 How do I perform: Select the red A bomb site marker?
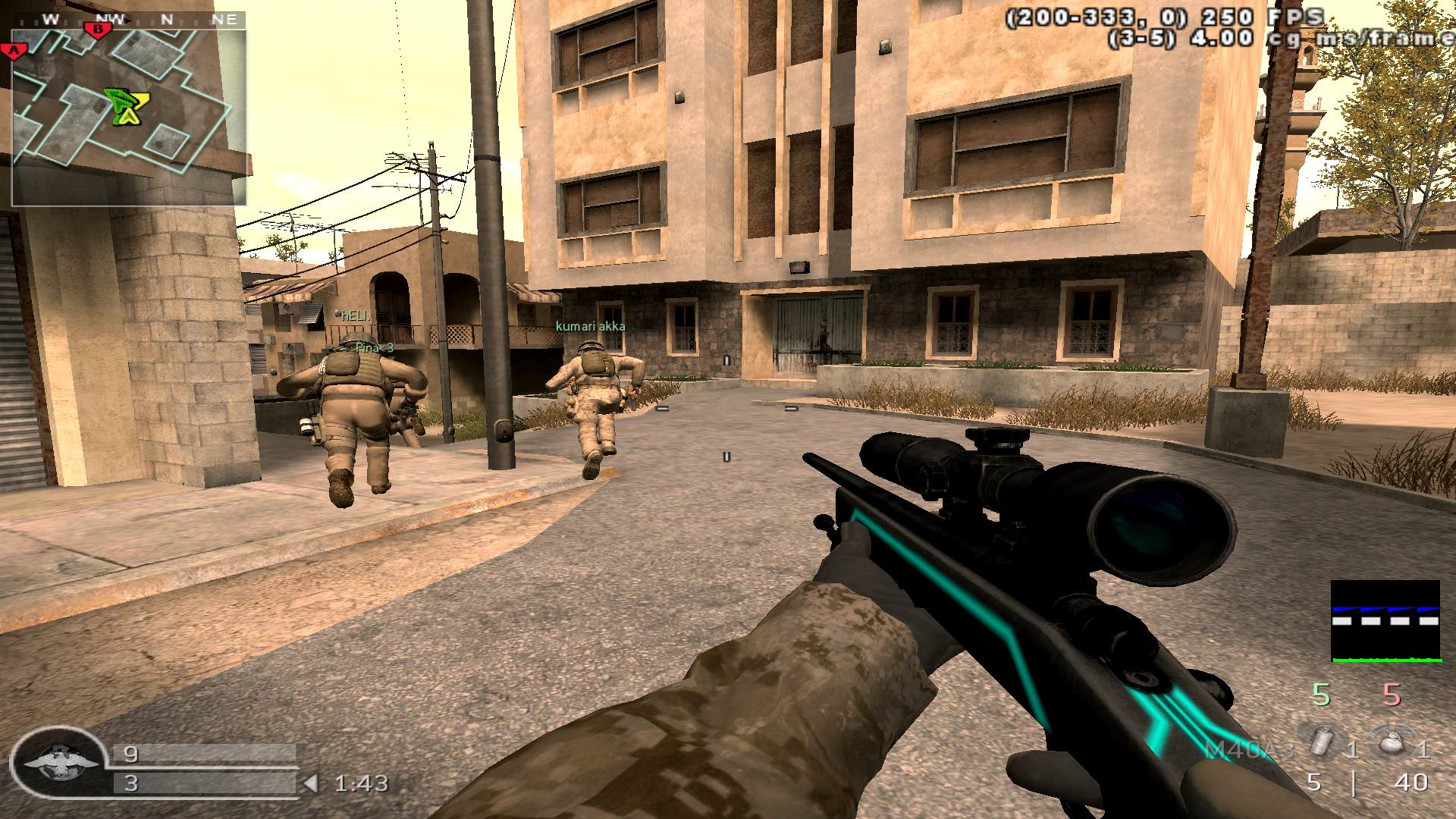tap(13, 51)
